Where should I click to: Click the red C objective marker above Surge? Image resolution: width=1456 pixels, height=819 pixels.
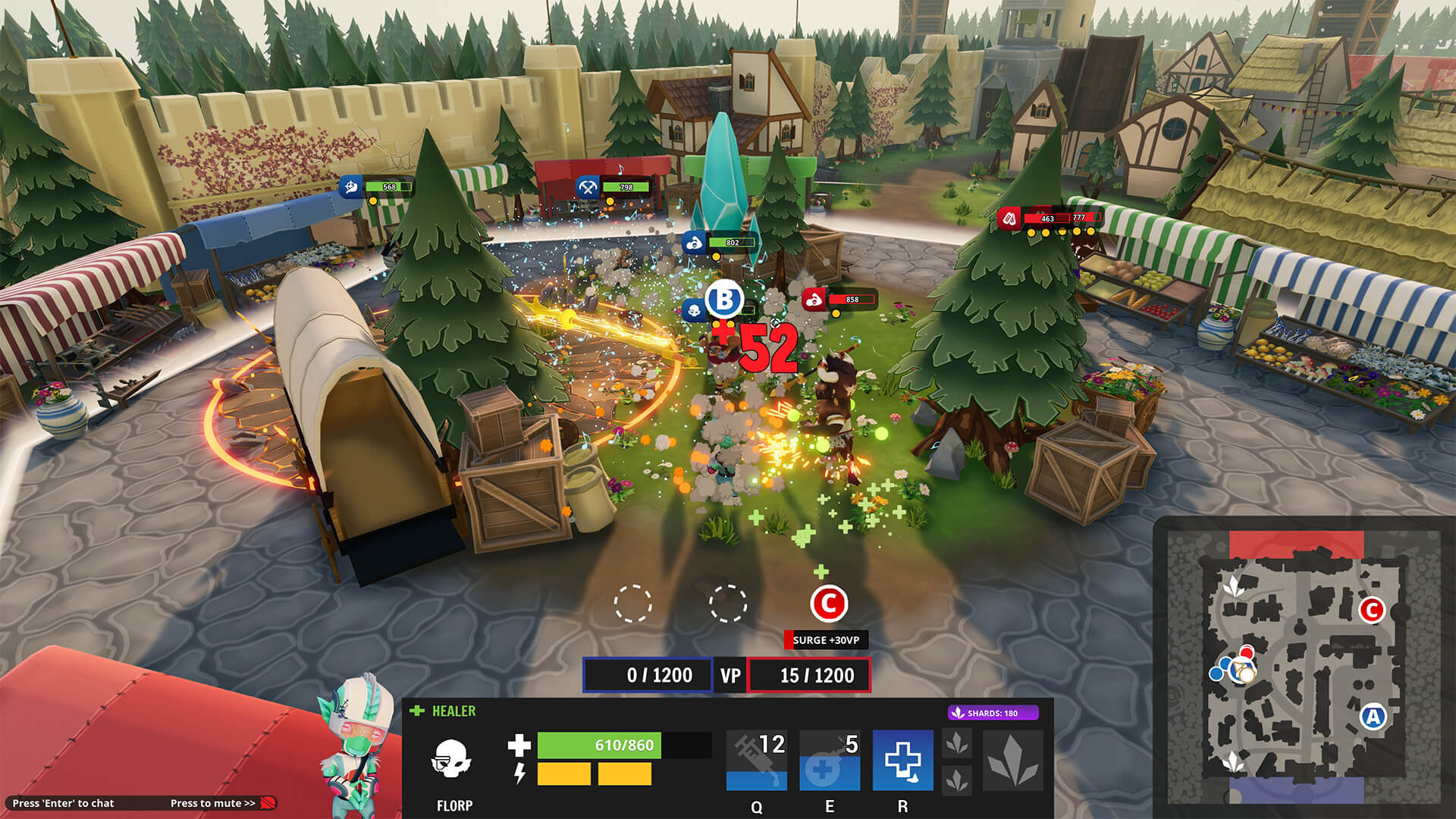point(828,604)
